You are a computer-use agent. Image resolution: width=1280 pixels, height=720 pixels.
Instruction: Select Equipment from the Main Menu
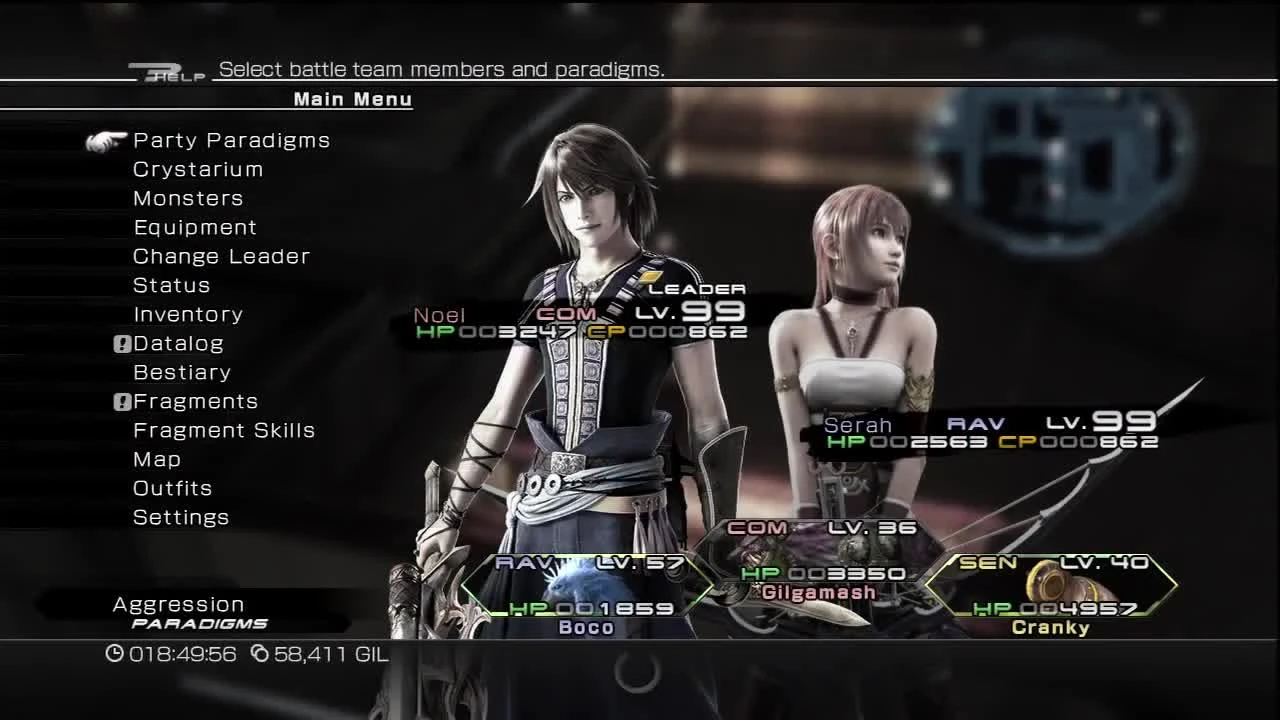click(x=195, y=227)
